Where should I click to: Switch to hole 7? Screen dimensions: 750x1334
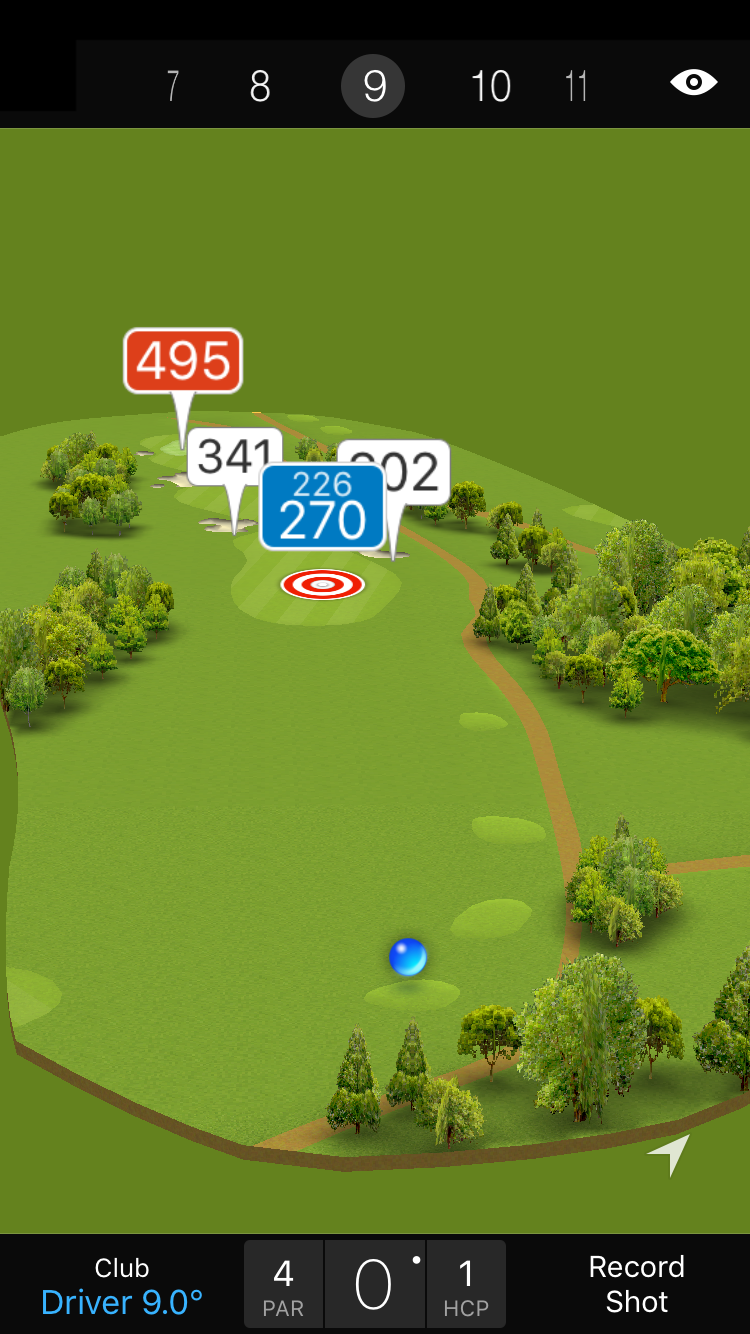click(x=173, y=87)
